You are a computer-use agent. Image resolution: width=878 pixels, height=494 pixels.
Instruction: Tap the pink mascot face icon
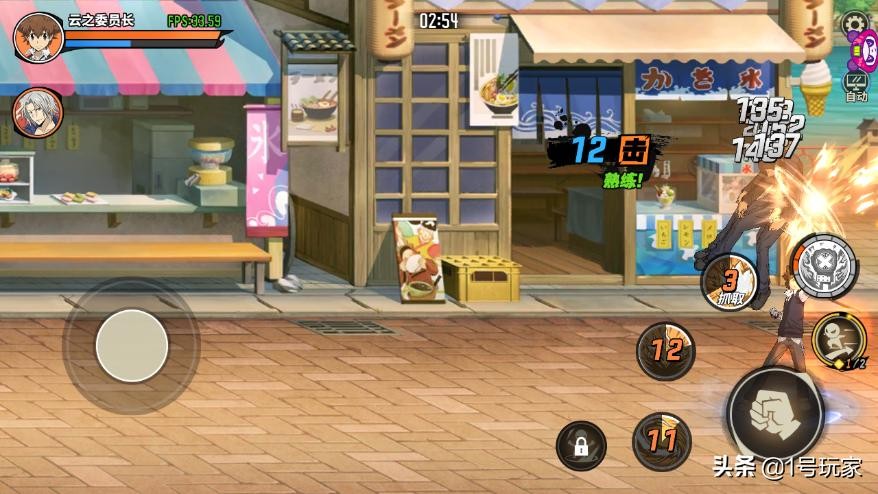(x=859, y=51)
